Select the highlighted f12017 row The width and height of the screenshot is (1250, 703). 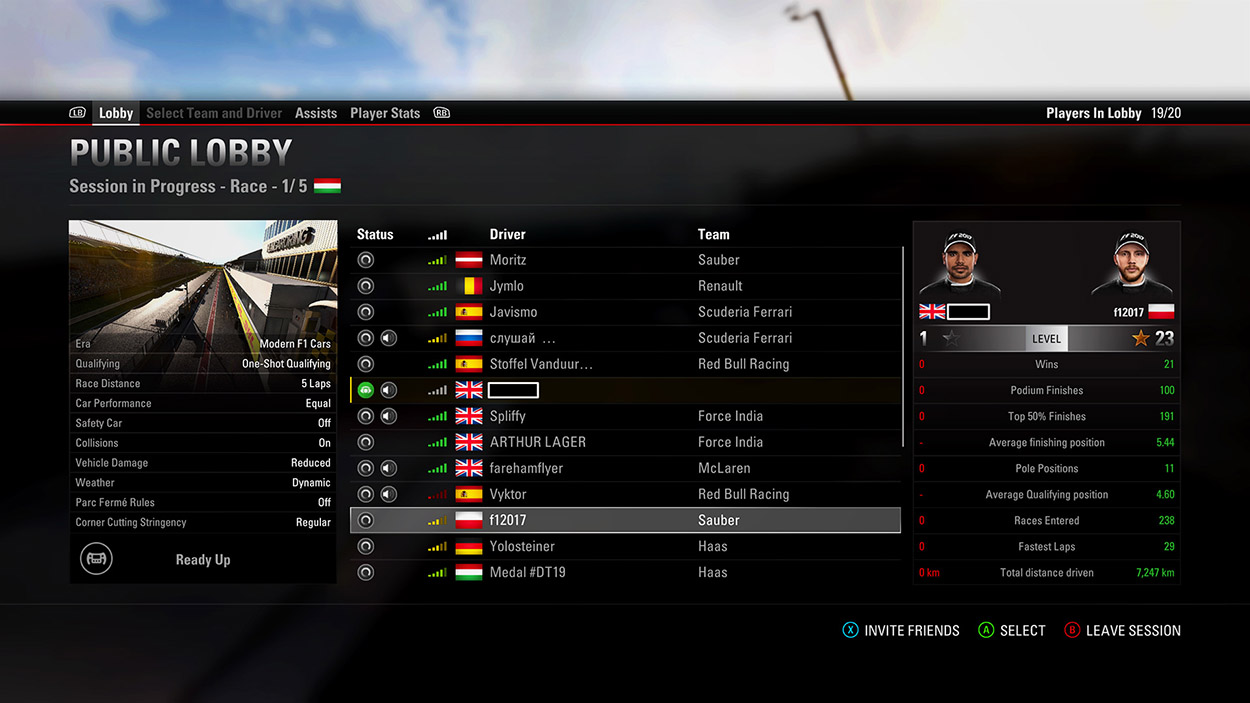tap(625, 520)
